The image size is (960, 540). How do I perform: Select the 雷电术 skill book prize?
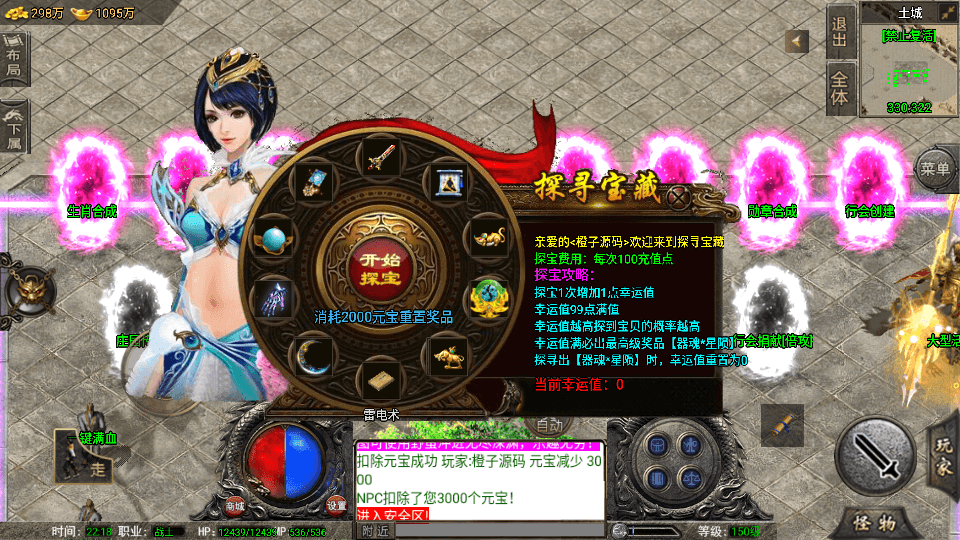click(383, 384)
